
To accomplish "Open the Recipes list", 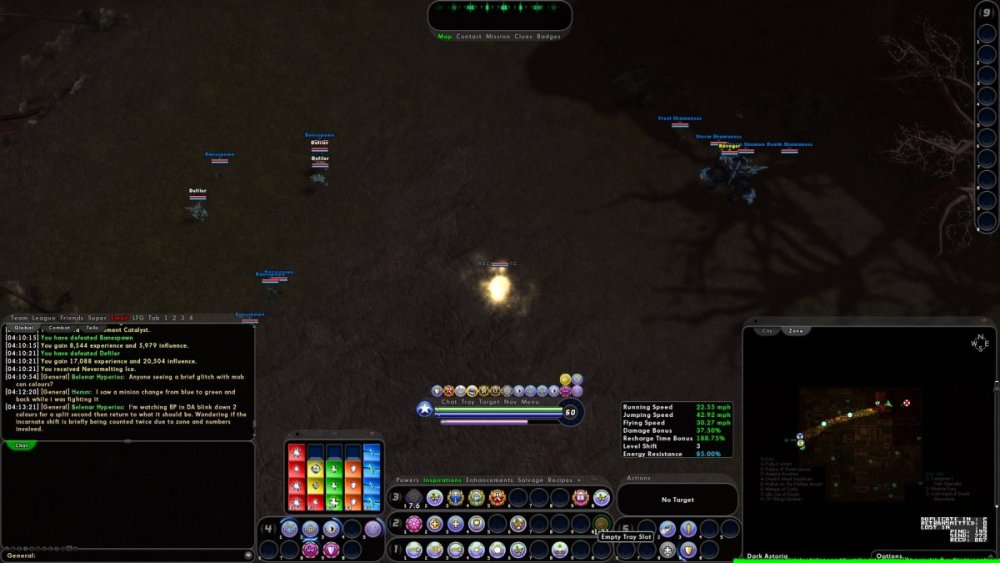I will 563,480.
